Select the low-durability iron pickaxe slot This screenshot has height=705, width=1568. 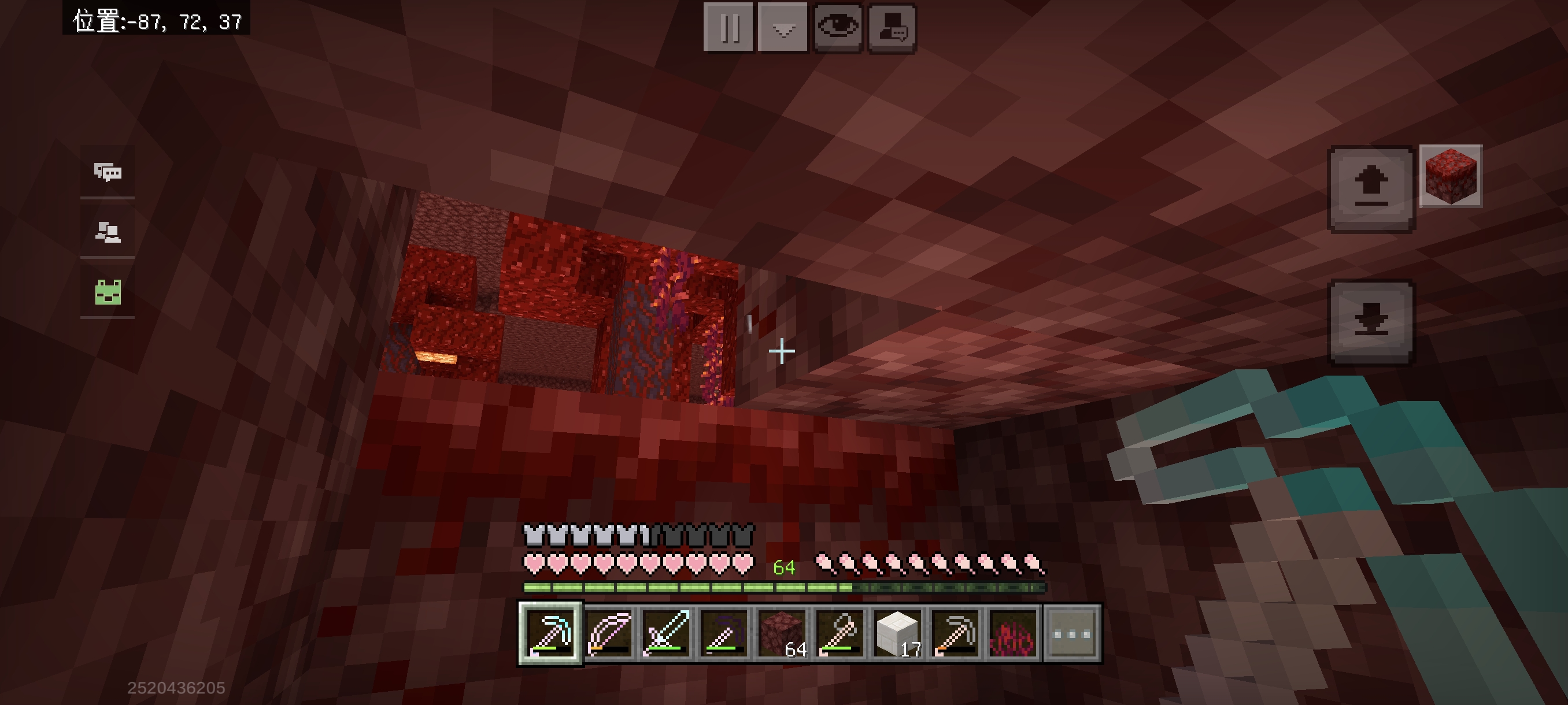[955, 634]
